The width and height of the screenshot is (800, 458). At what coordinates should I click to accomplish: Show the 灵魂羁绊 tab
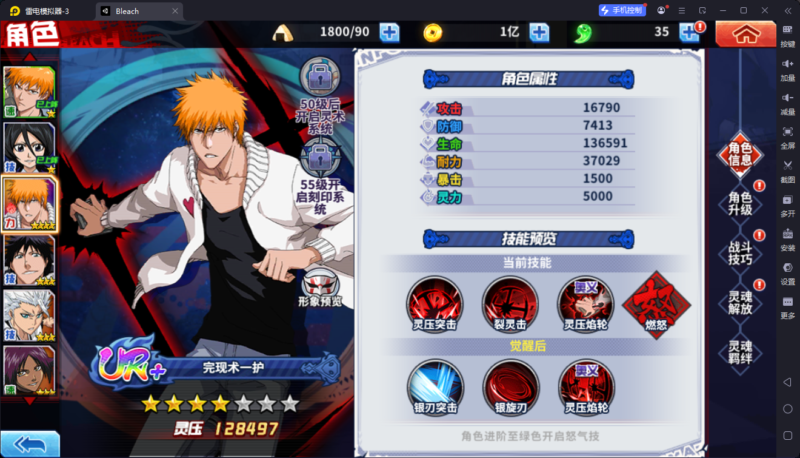(740, 351)
